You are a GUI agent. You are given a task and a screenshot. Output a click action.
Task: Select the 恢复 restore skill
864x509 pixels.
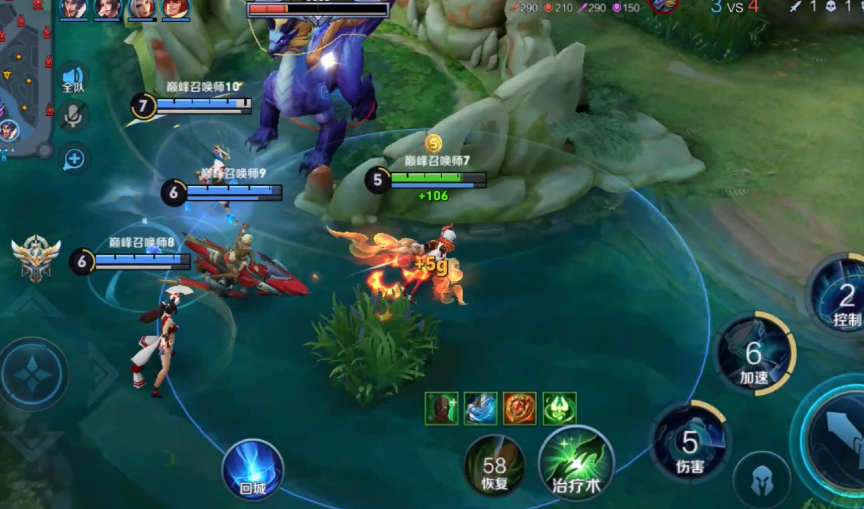494,465
